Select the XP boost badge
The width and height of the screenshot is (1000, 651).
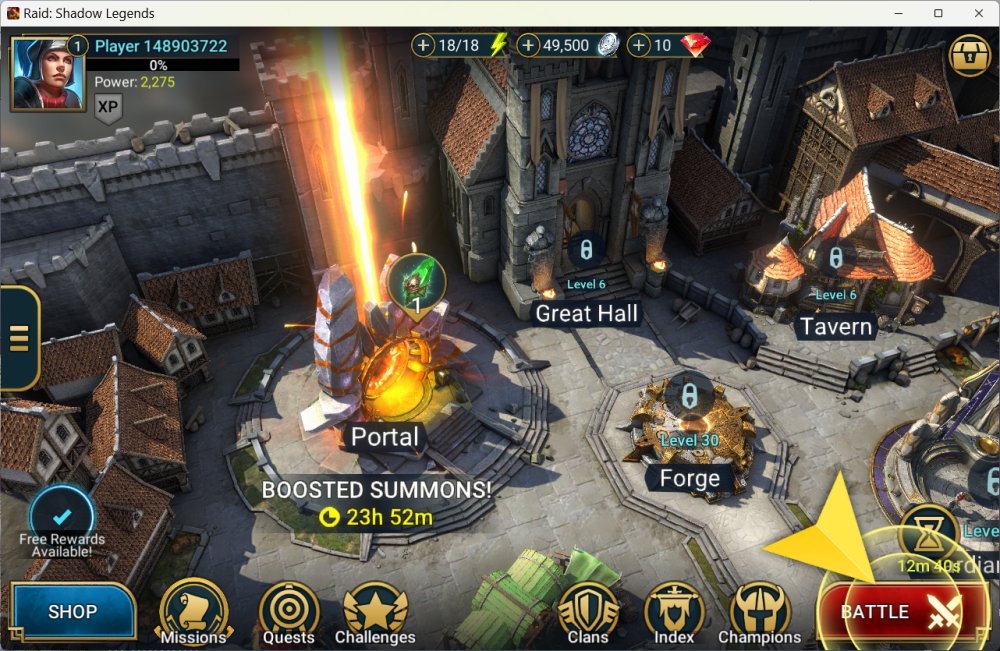pyautogui.click(x=108, y=107)
